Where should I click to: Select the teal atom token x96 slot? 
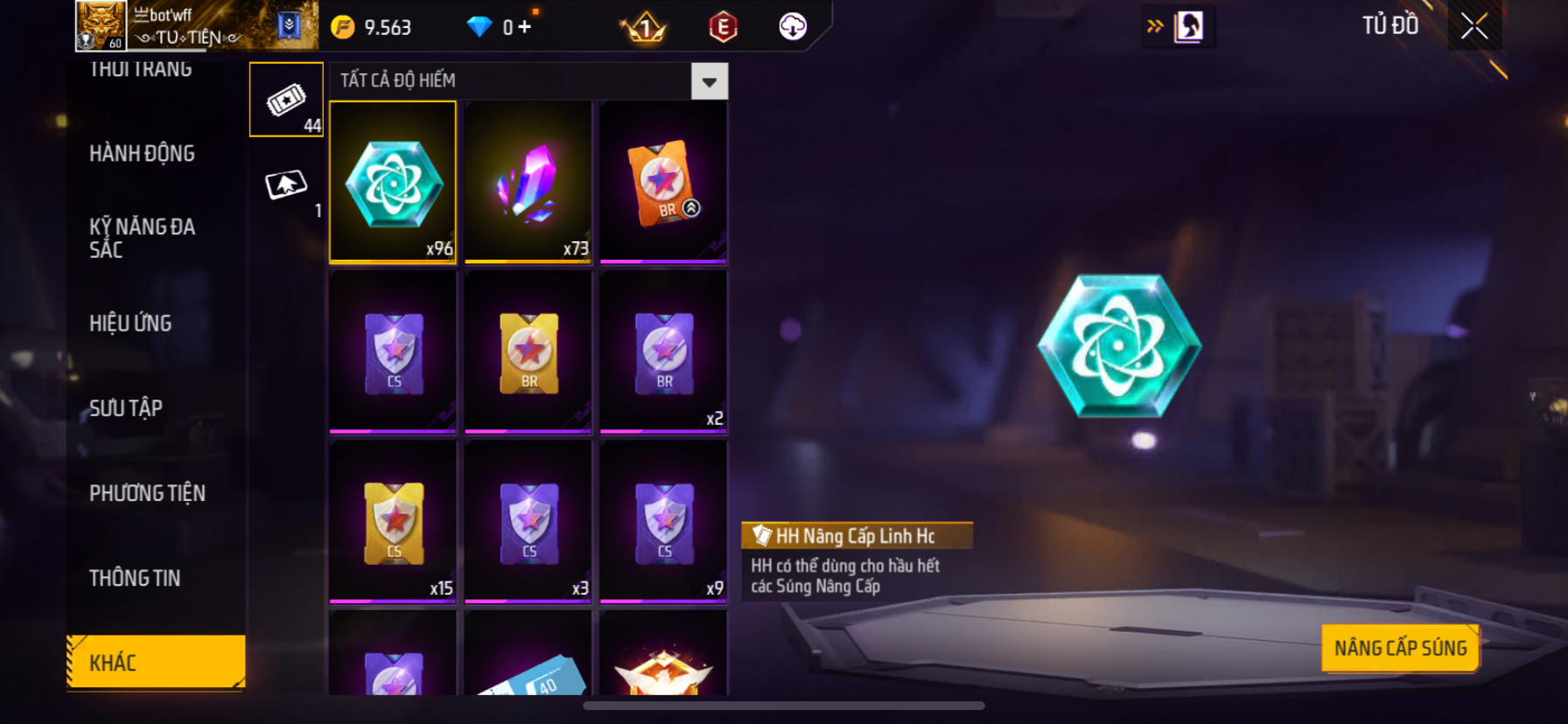[393, 182]
